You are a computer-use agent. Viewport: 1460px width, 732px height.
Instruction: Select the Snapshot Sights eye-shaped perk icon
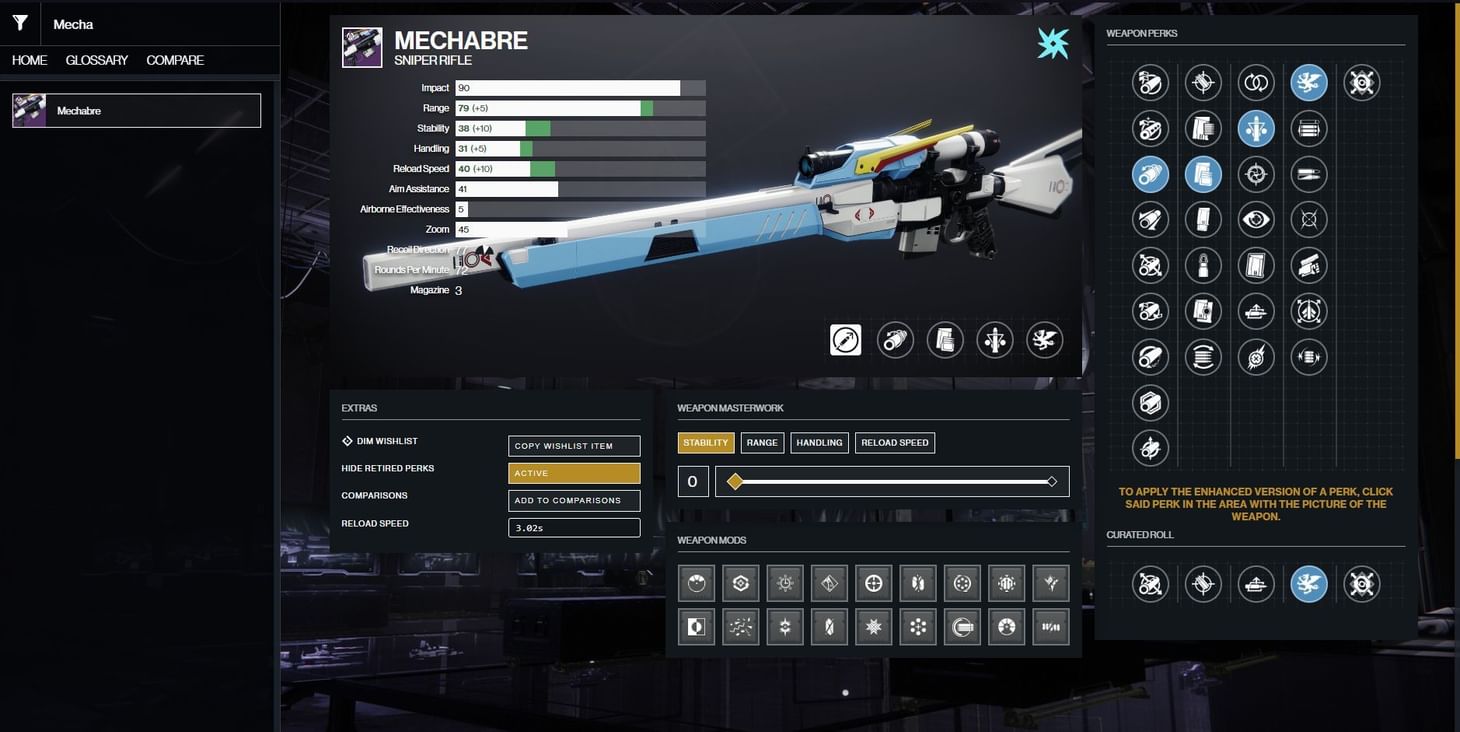pyautogui.click(x=1256, y=218)
